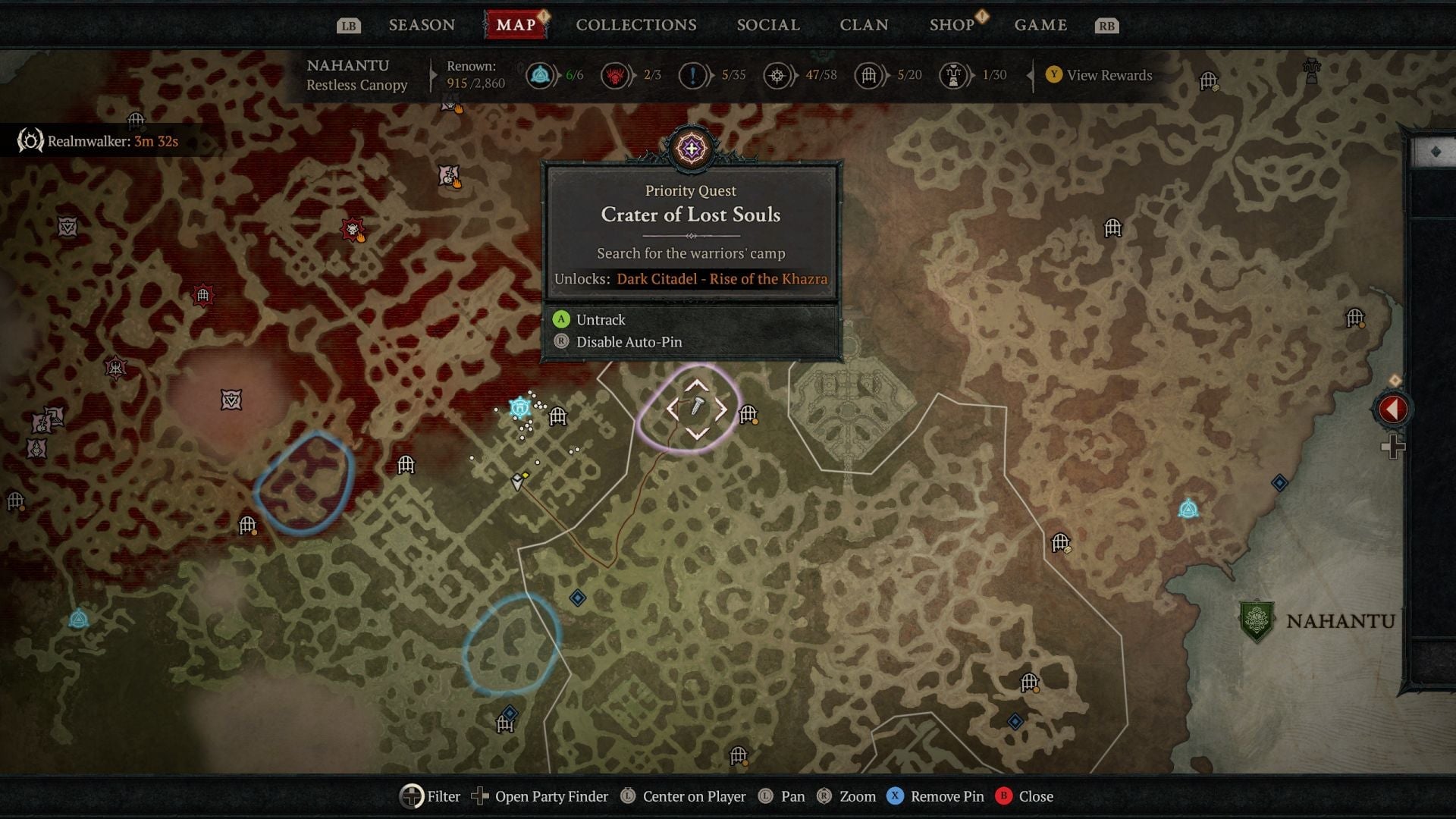This screenshot has width=1456, height=819.
Task: Expand the side quests chevron next to 5/35
Action: coord(714,74)
